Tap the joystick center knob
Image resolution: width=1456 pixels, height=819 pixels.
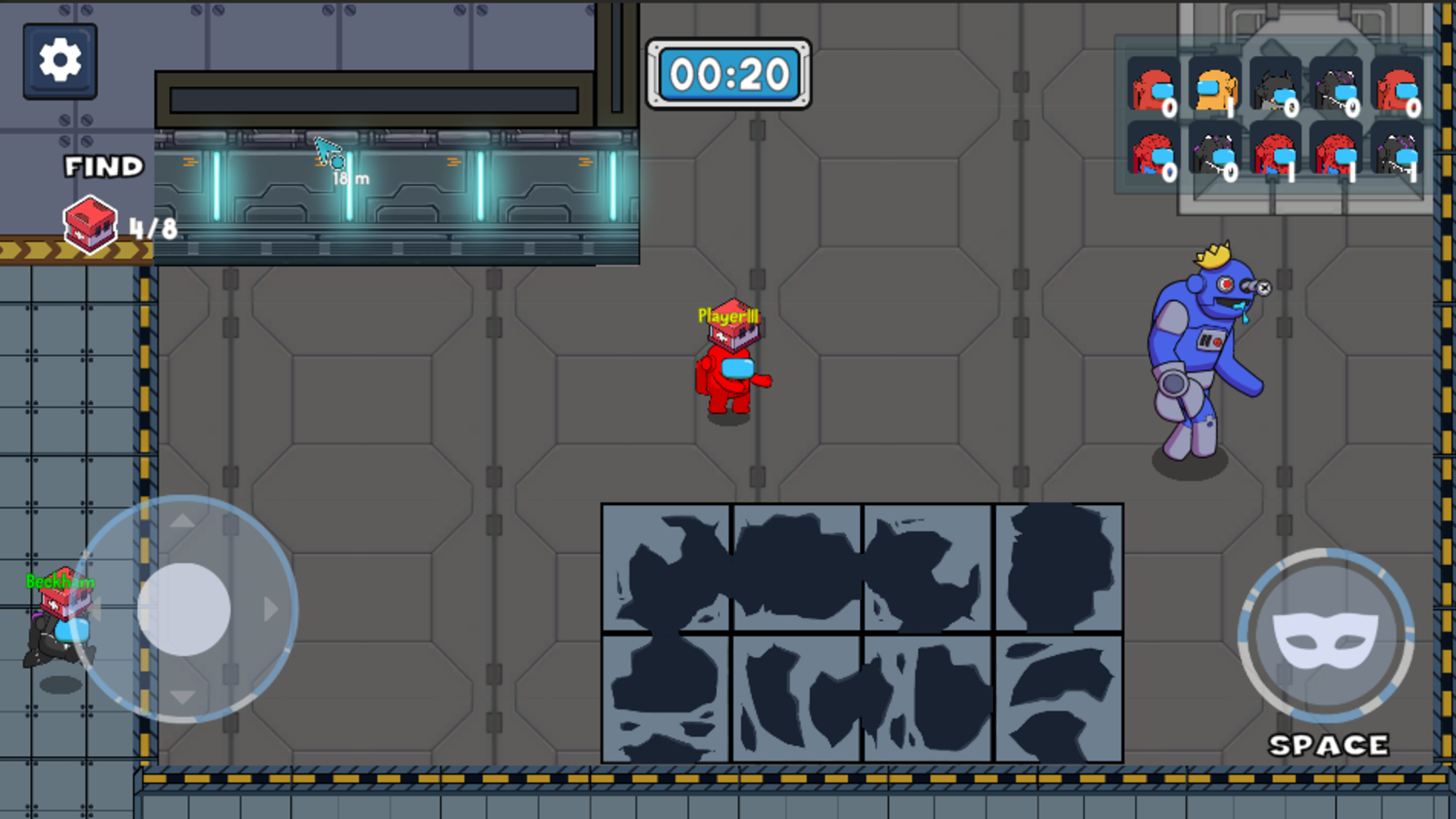pyautogui.click(x=185, y=608)
